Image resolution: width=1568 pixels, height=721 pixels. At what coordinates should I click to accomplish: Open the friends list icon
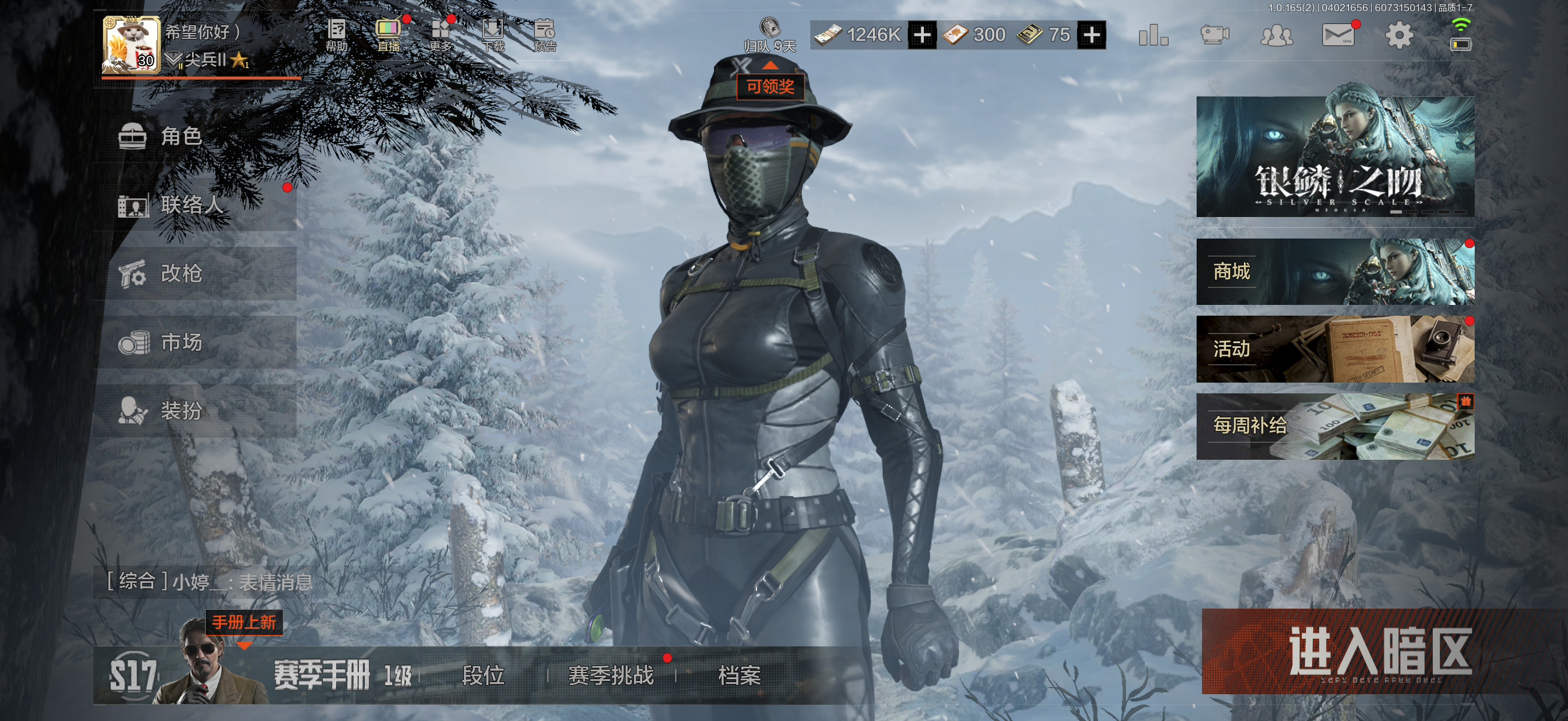(x=1276, y=35)
